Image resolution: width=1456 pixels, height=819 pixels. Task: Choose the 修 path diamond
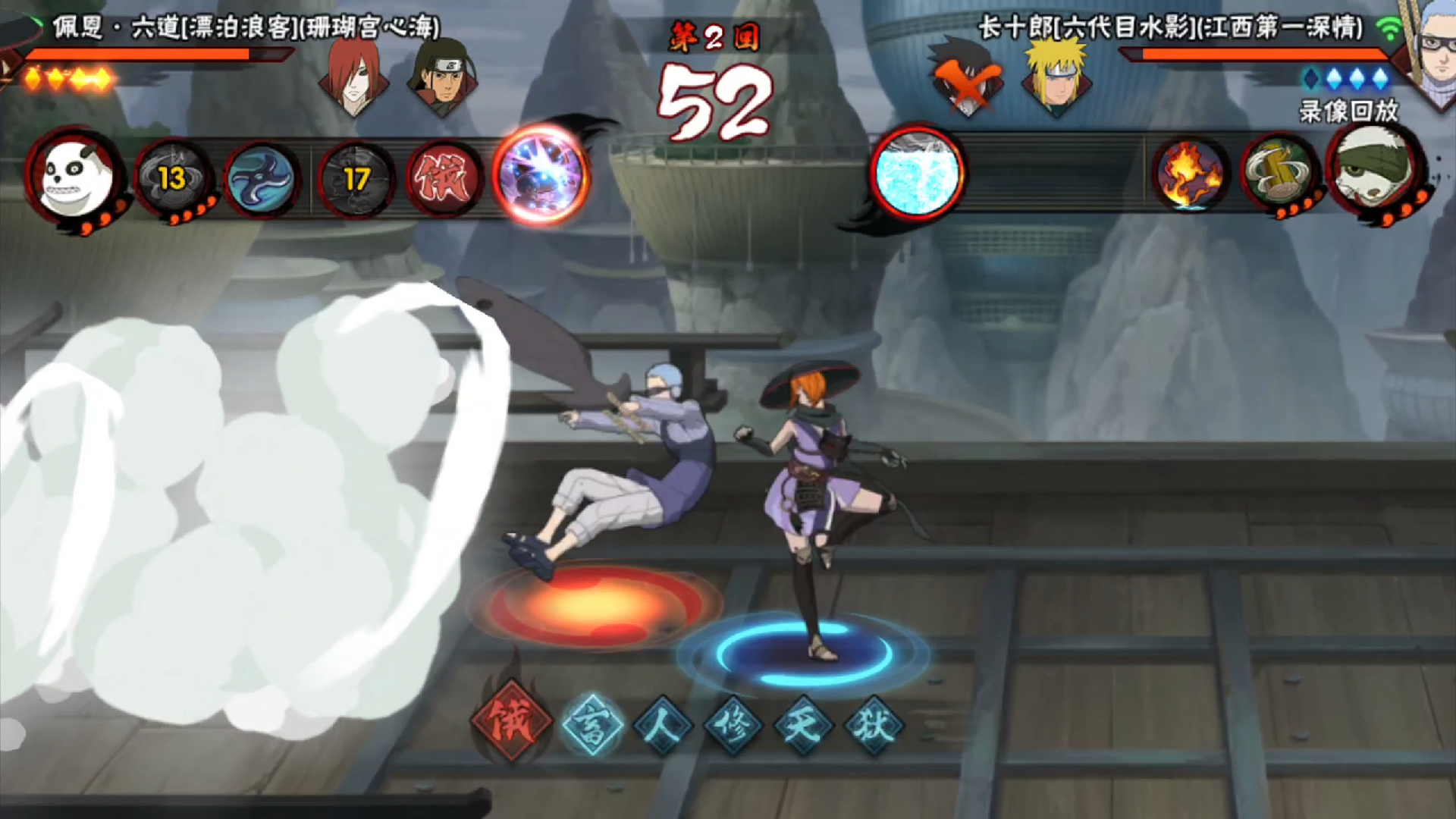point(733,724)
